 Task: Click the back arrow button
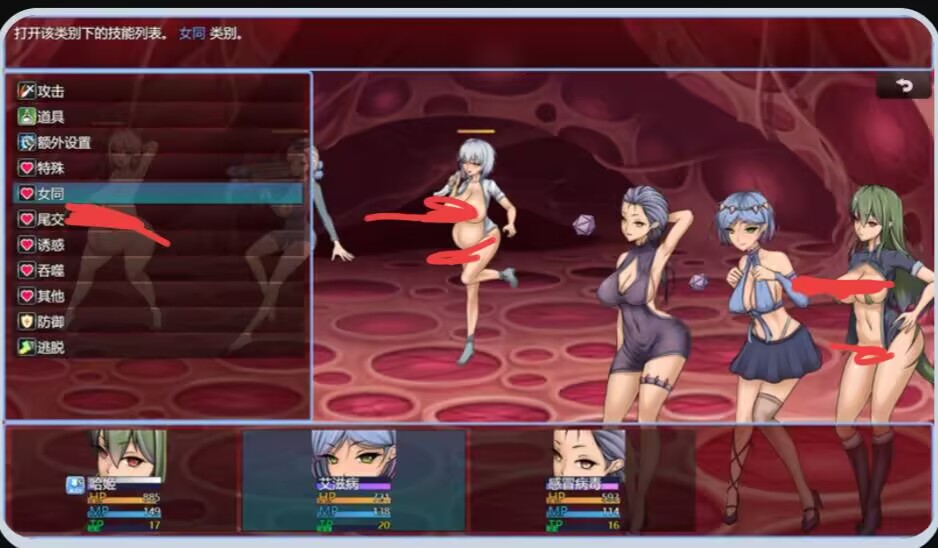(903, 86)
